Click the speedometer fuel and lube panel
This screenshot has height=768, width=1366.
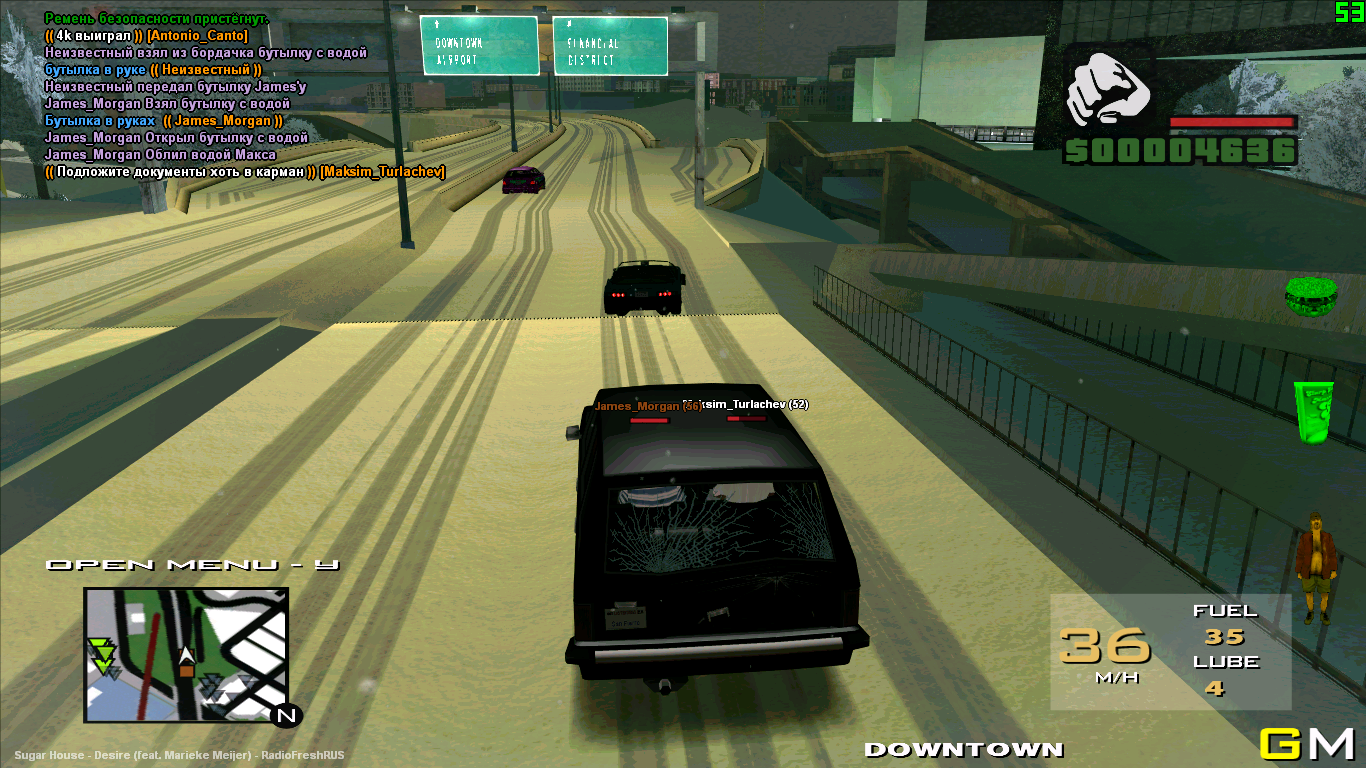(1170, 652)
